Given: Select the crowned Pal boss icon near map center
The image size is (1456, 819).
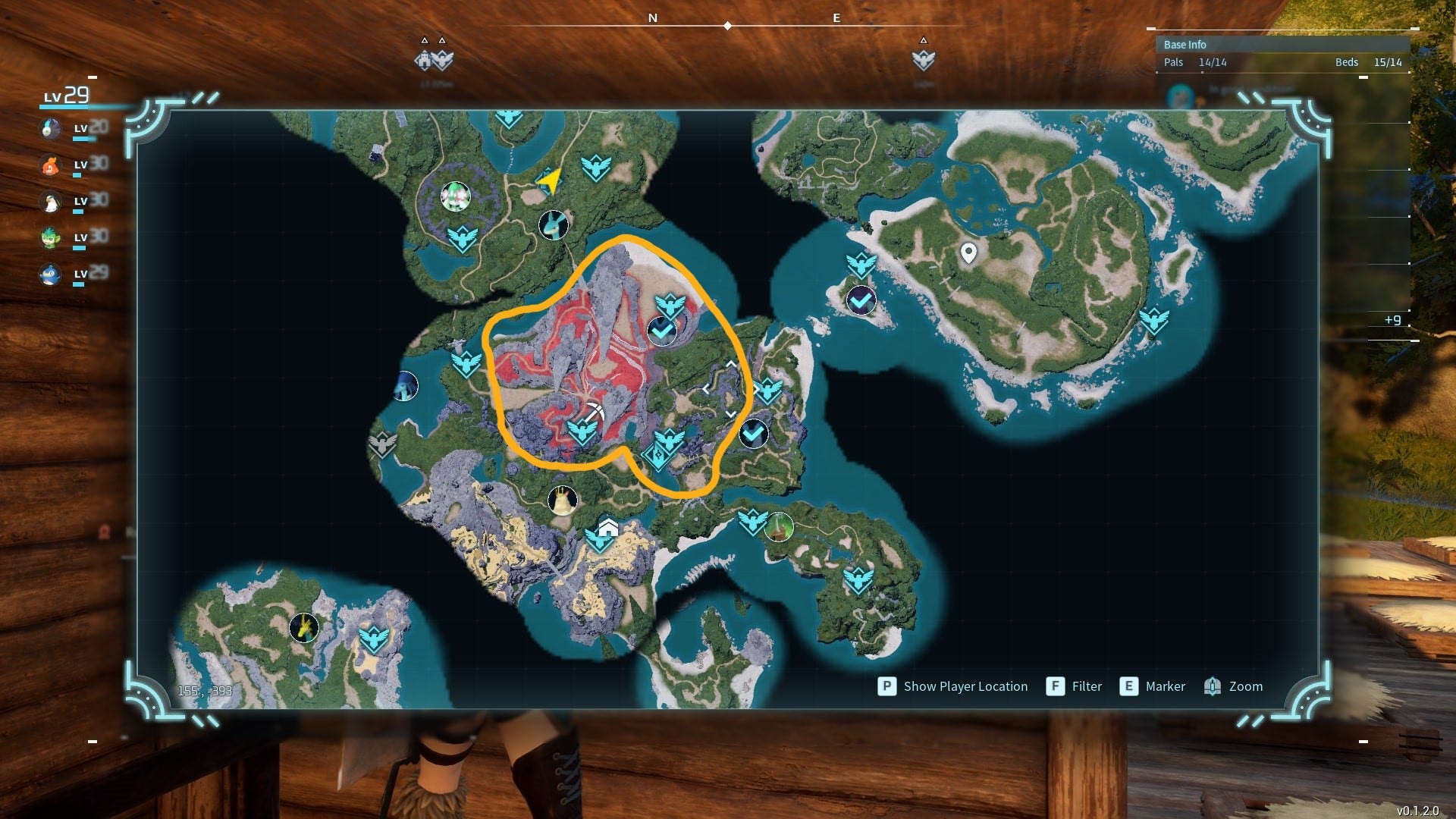Looking at the screenshot, I should [x=561, y=499].
